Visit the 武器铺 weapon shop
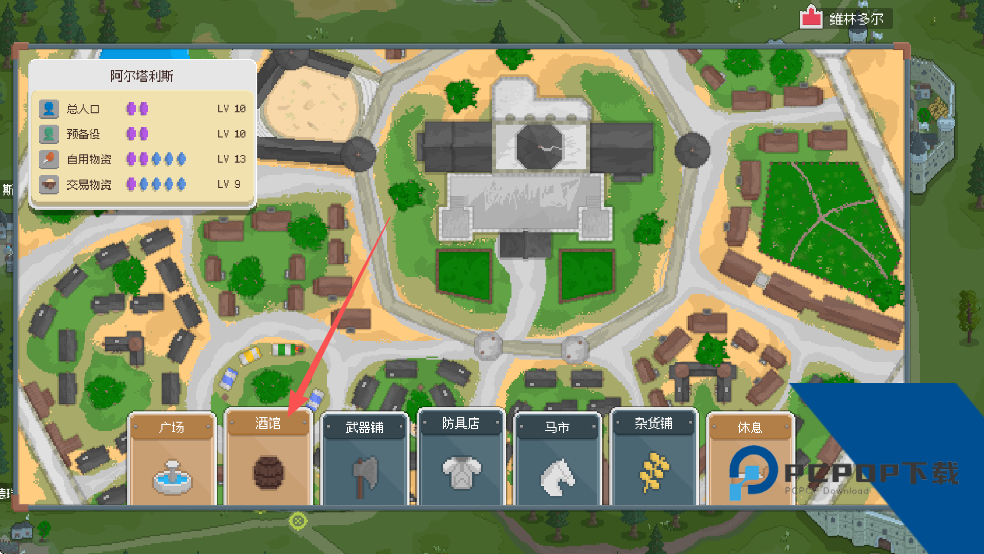Viewport: 984px width, 554px height. 365,458
